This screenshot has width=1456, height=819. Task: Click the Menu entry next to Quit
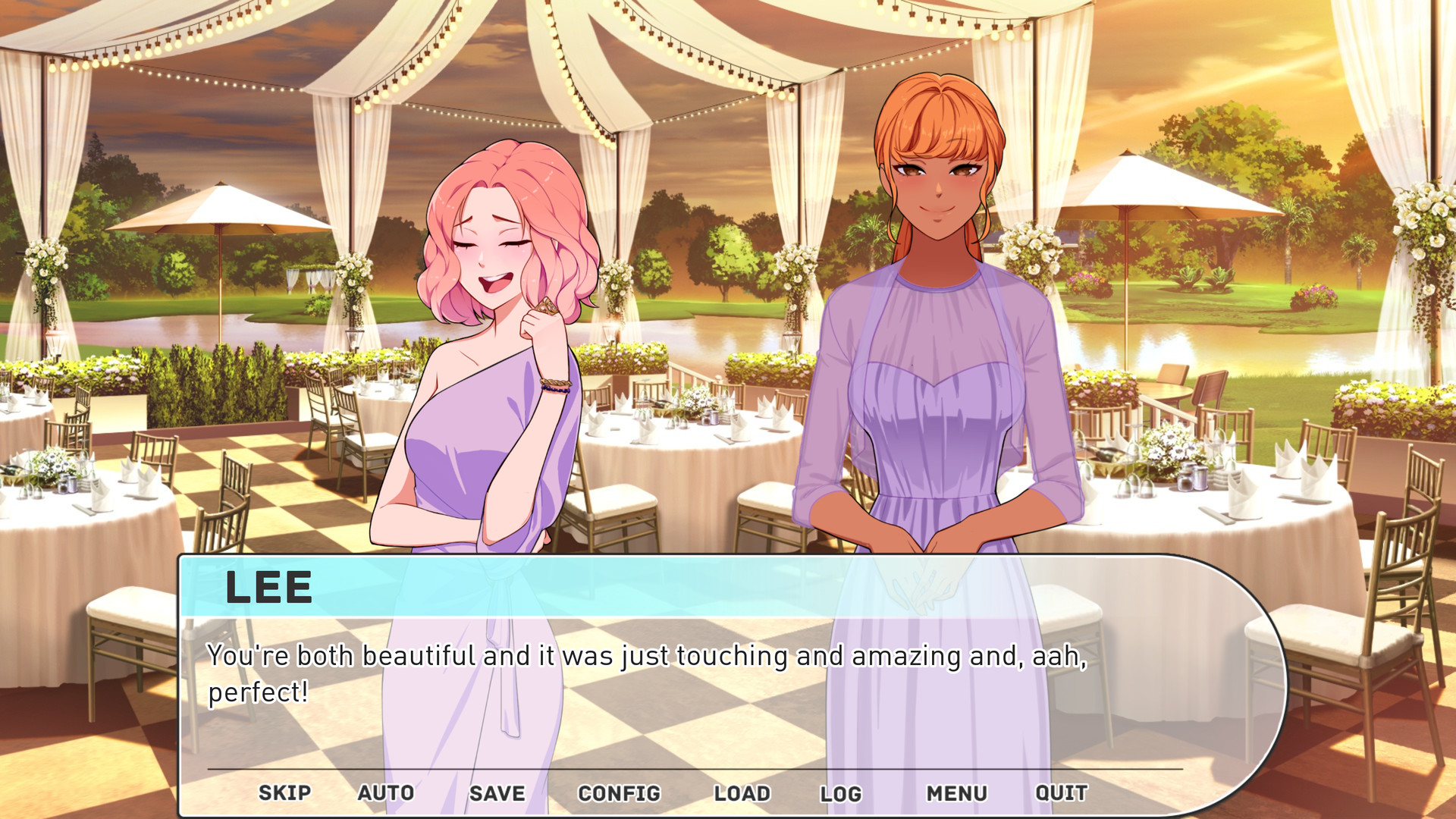956,793
